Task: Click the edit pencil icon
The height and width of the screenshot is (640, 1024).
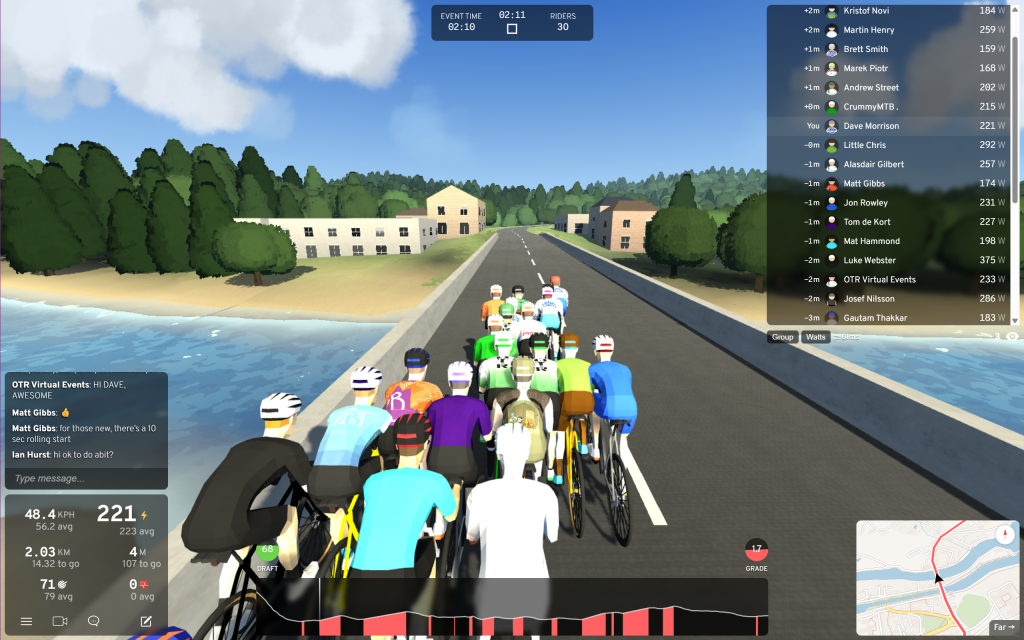Action: click(146, 621)
